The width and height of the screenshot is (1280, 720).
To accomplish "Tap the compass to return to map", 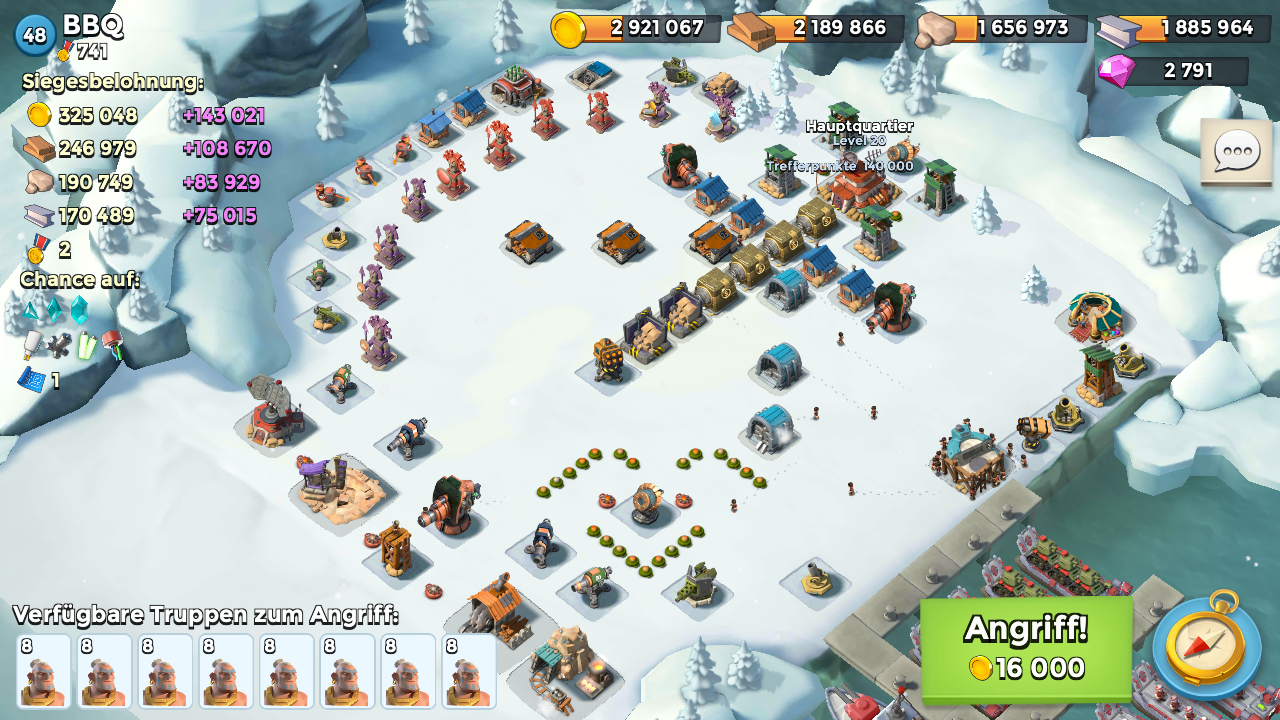I will pyautogui.click(x=1207, y=646).
